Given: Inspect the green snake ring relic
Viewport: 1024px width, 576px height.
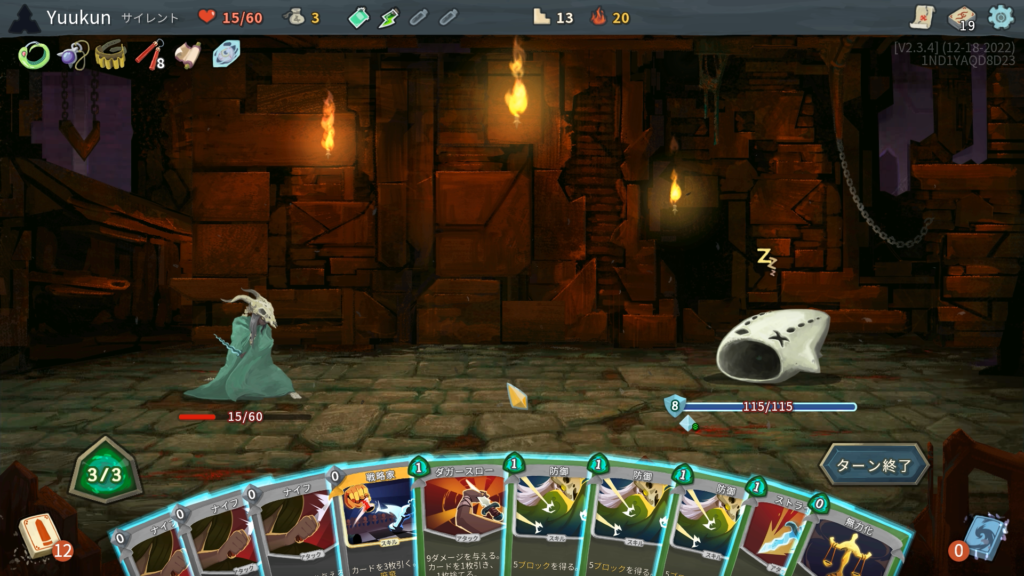Looking at the screenshot, I should [33, 54].
